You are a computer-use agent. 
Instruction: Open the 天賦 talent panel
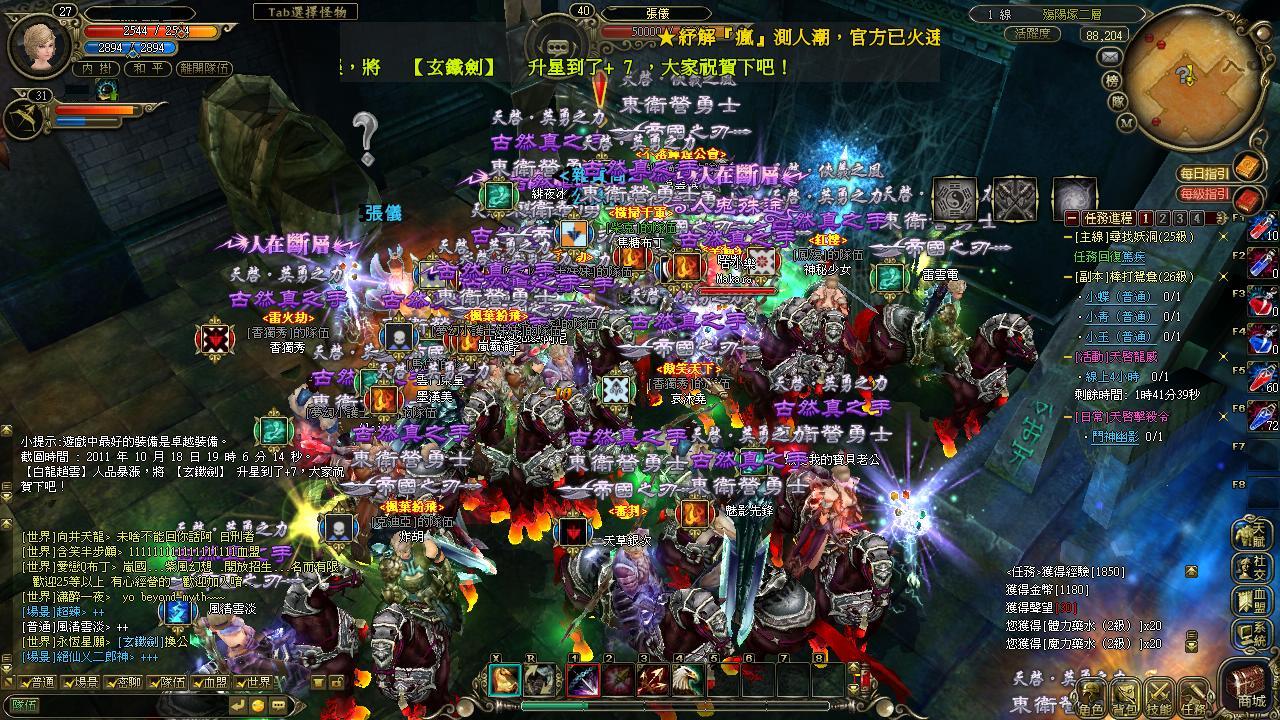pyautogui.click(x=1253, y=533)
